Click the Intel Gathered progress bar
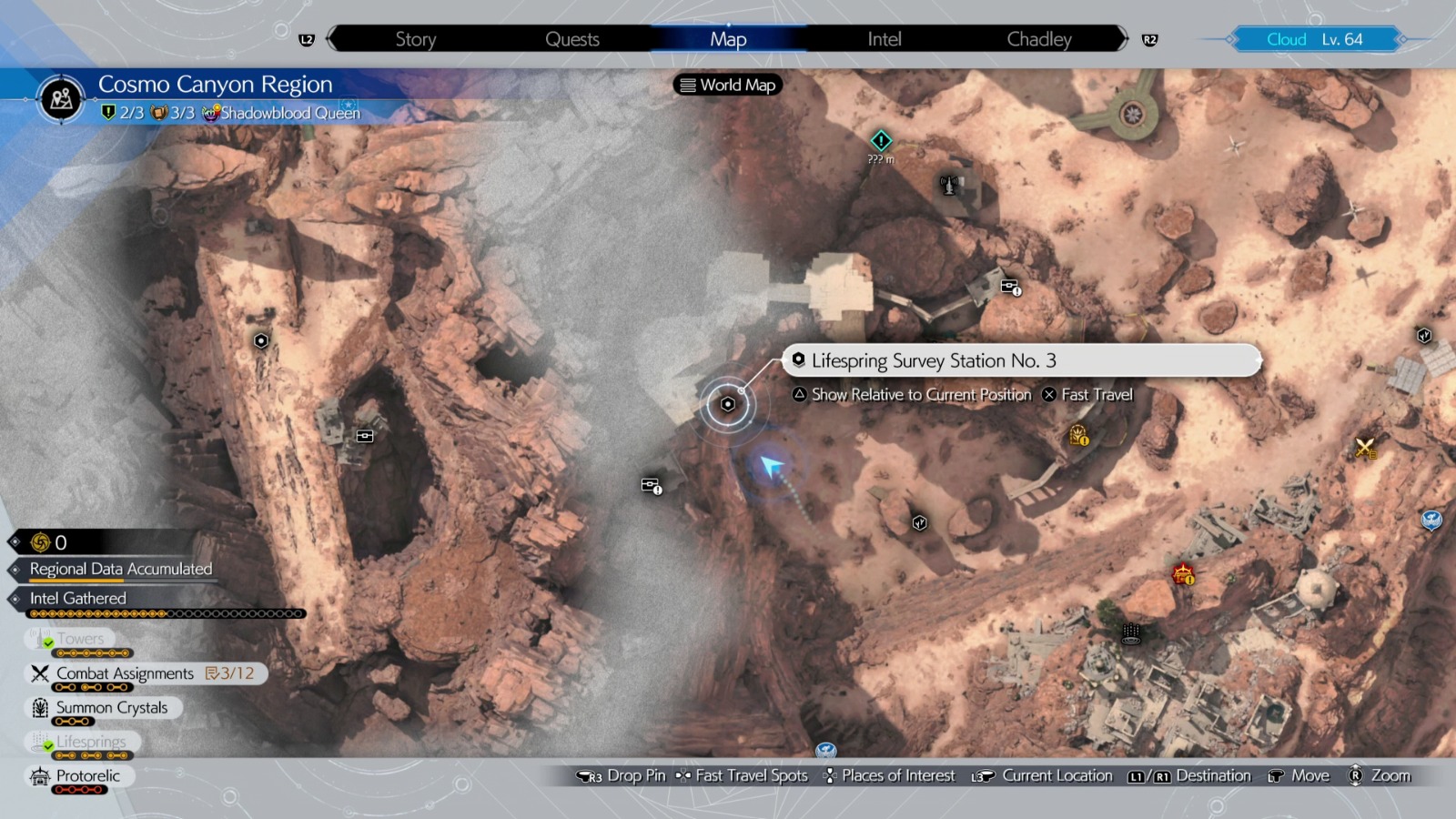The height and width of the screenshot is (819, 1456). [x=164, y=613]
